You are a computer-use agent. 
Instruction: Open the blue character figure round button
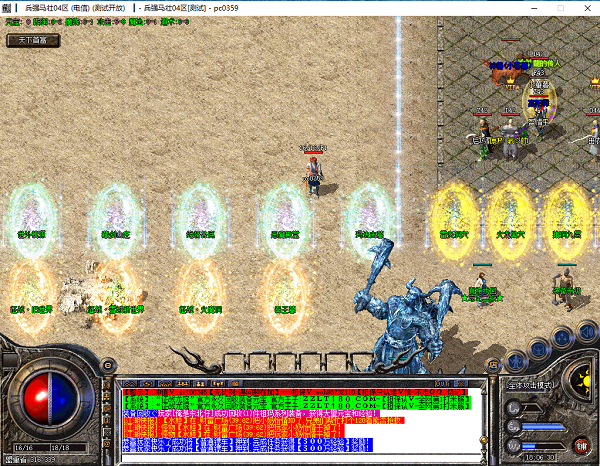tap(516, 362)
